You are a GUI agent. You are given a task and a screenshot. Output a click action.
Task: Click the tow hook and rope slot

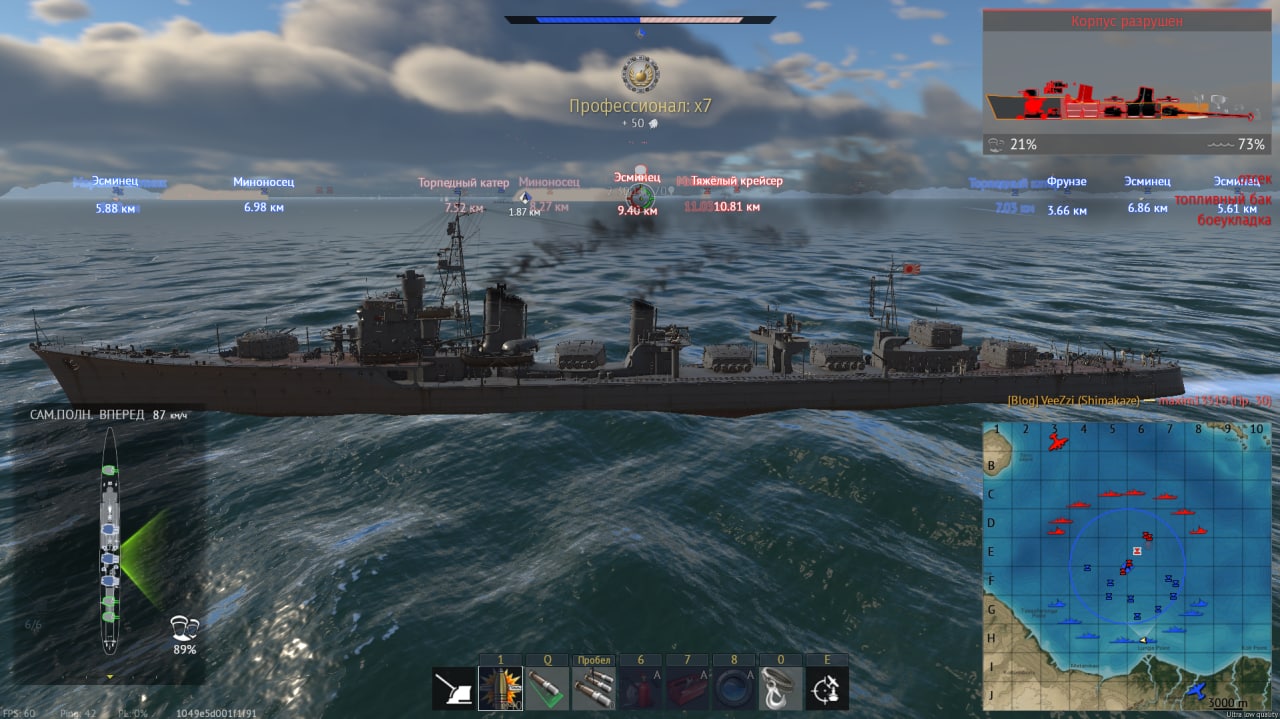click(x=780, y=689)
